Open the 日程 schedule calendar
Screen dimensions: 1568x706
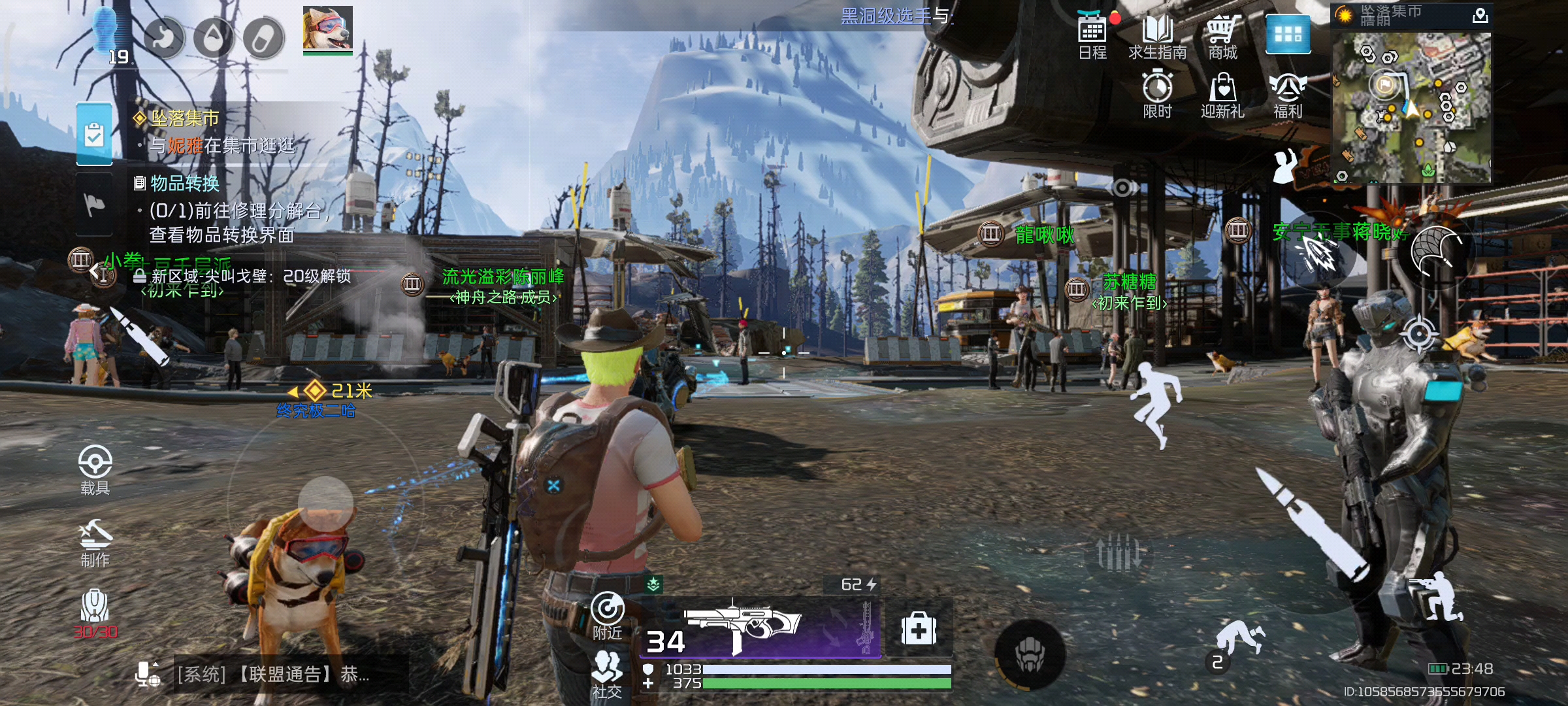click(1092, 35)
